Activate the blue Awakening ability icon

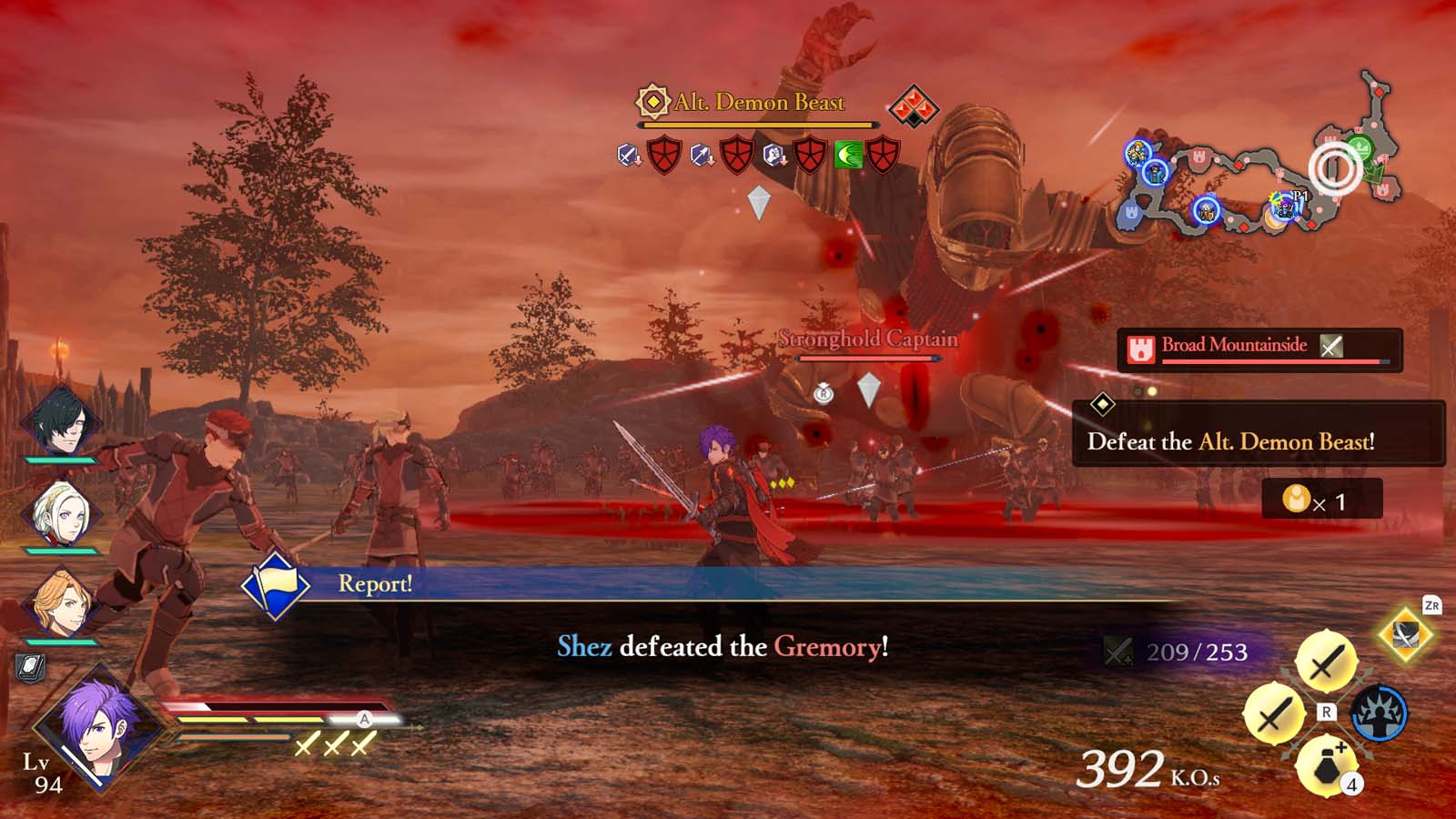pos(1380,713)
